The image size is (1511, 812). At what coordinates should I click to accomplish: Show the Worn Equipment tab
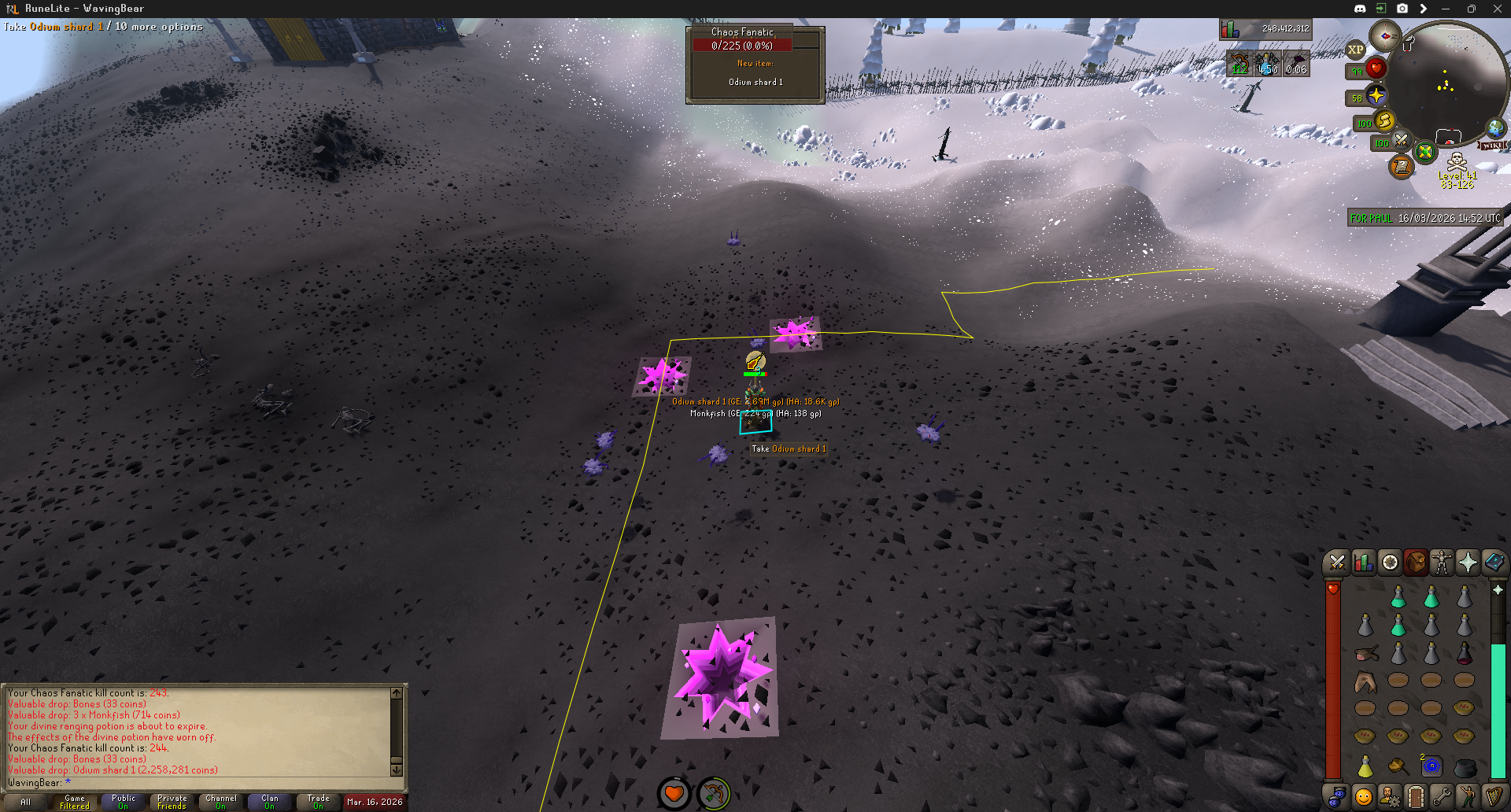click(1442, 563)
